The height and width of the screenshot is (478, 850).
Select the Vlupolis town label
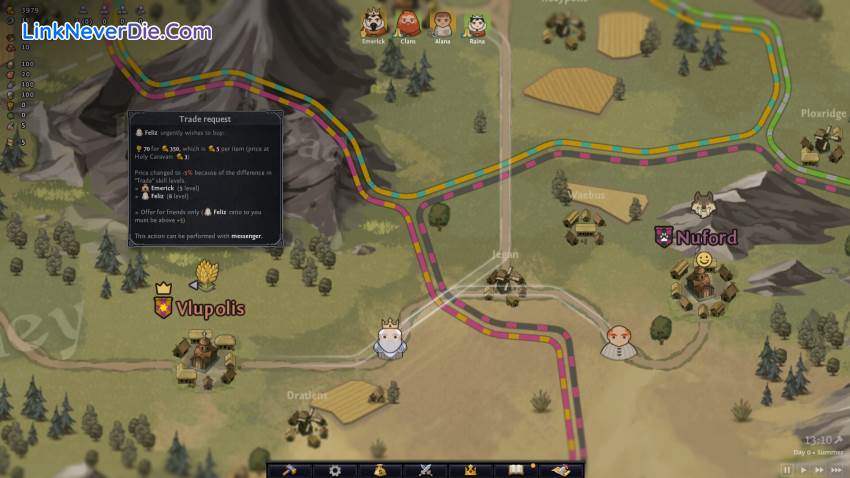click(x=200, y=308)
